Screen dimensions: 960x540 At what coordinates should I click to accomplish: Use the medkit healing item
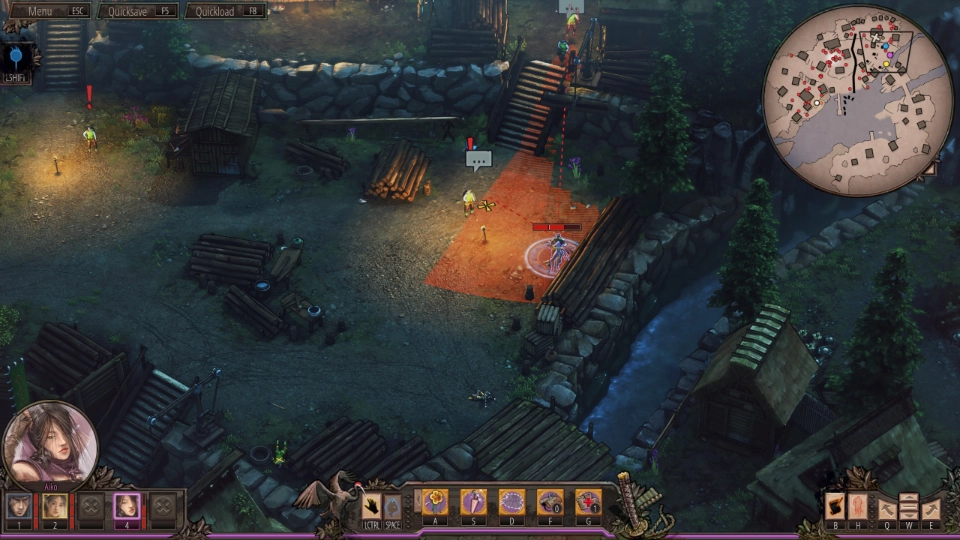tap(588, 502)
